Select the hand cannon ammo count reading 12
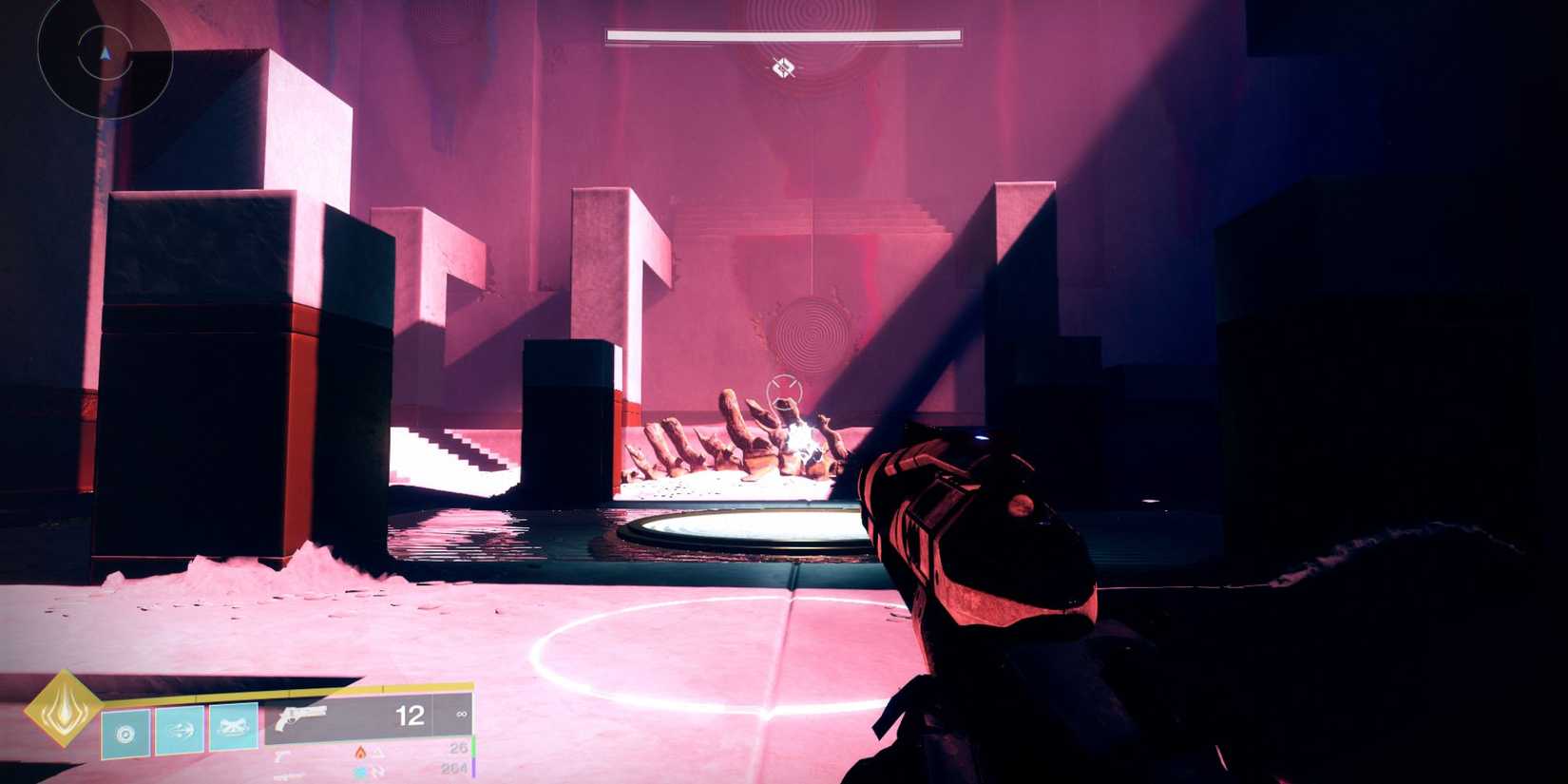Image resolution: width=1568 pixels, height=784 pixels. (x=410, y=716)
